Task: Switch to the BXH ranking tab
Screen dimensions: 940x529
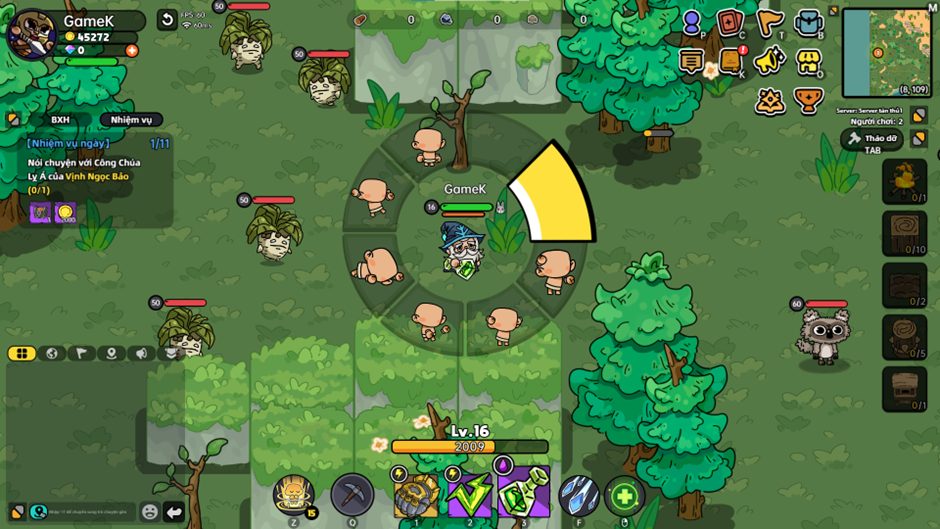Action: click(60, 120)
